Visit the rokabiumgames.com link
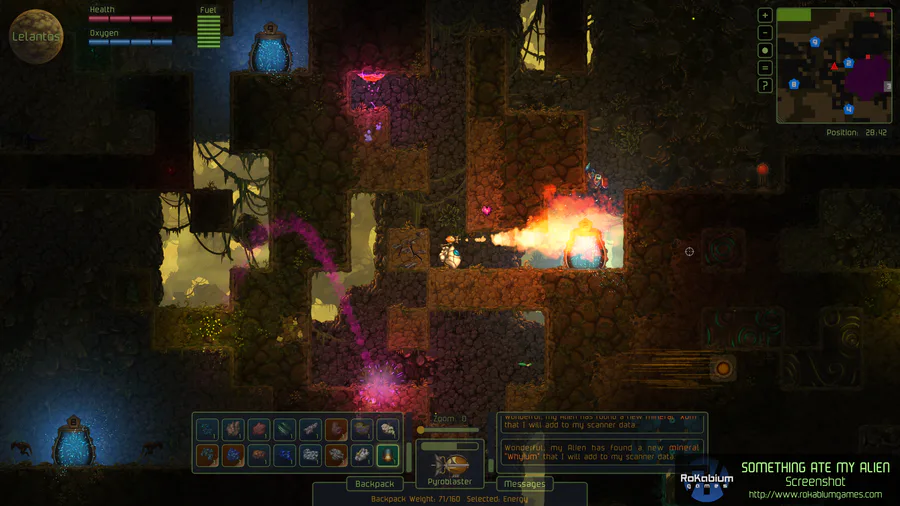 [815, 494]
